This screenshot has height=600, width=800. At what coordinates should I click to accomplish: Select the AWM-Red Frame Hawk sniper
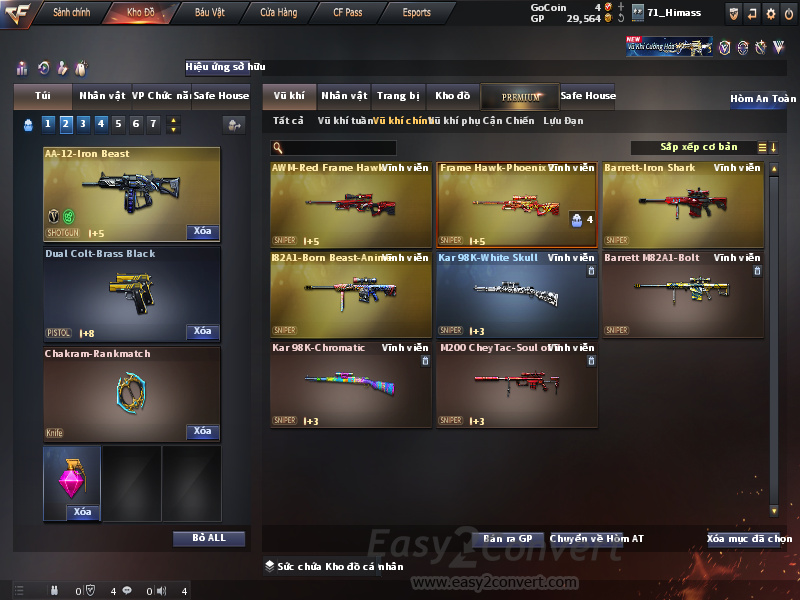(351, 205)
